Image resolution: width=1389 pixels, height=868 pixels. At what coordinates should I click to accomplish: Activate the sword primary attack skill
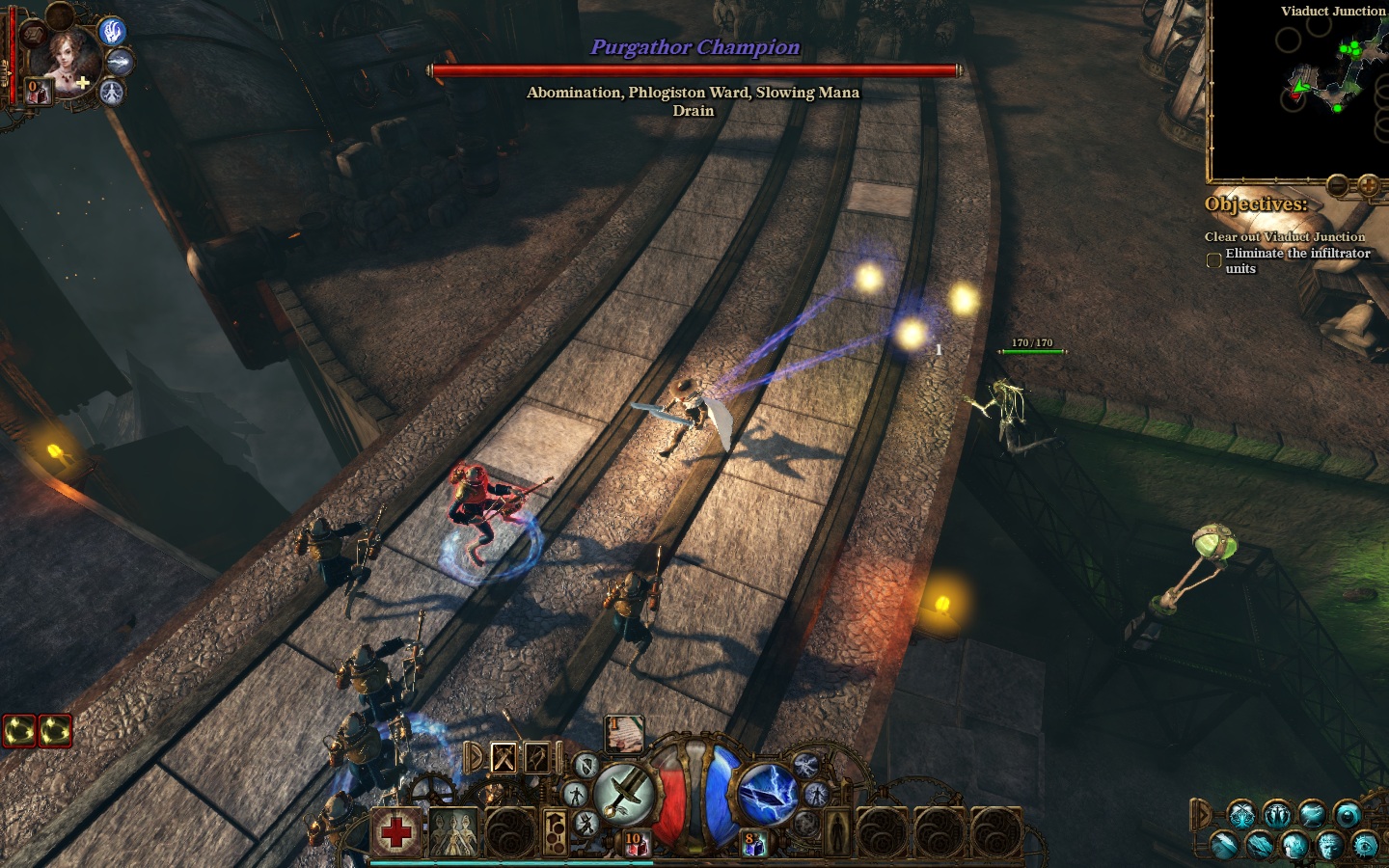click(x=622, y=794)
